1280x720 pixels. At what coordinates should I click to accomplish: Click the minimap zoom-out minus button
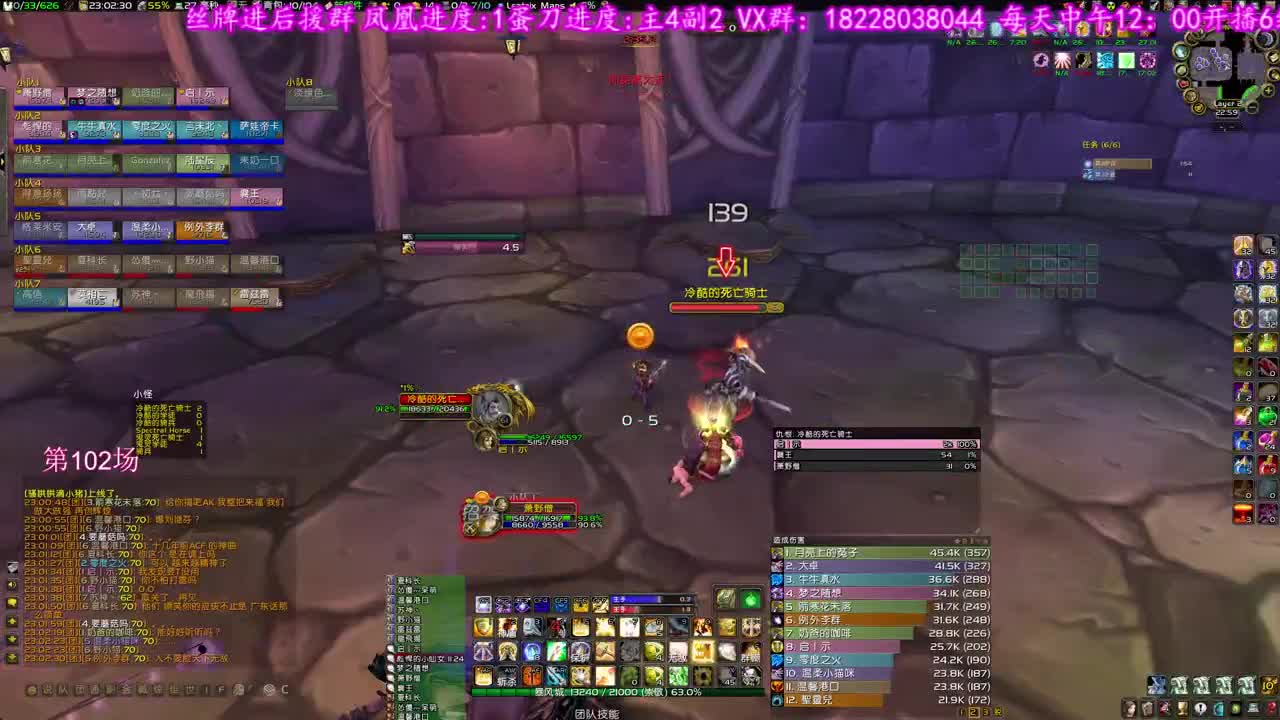[1252, 106]
